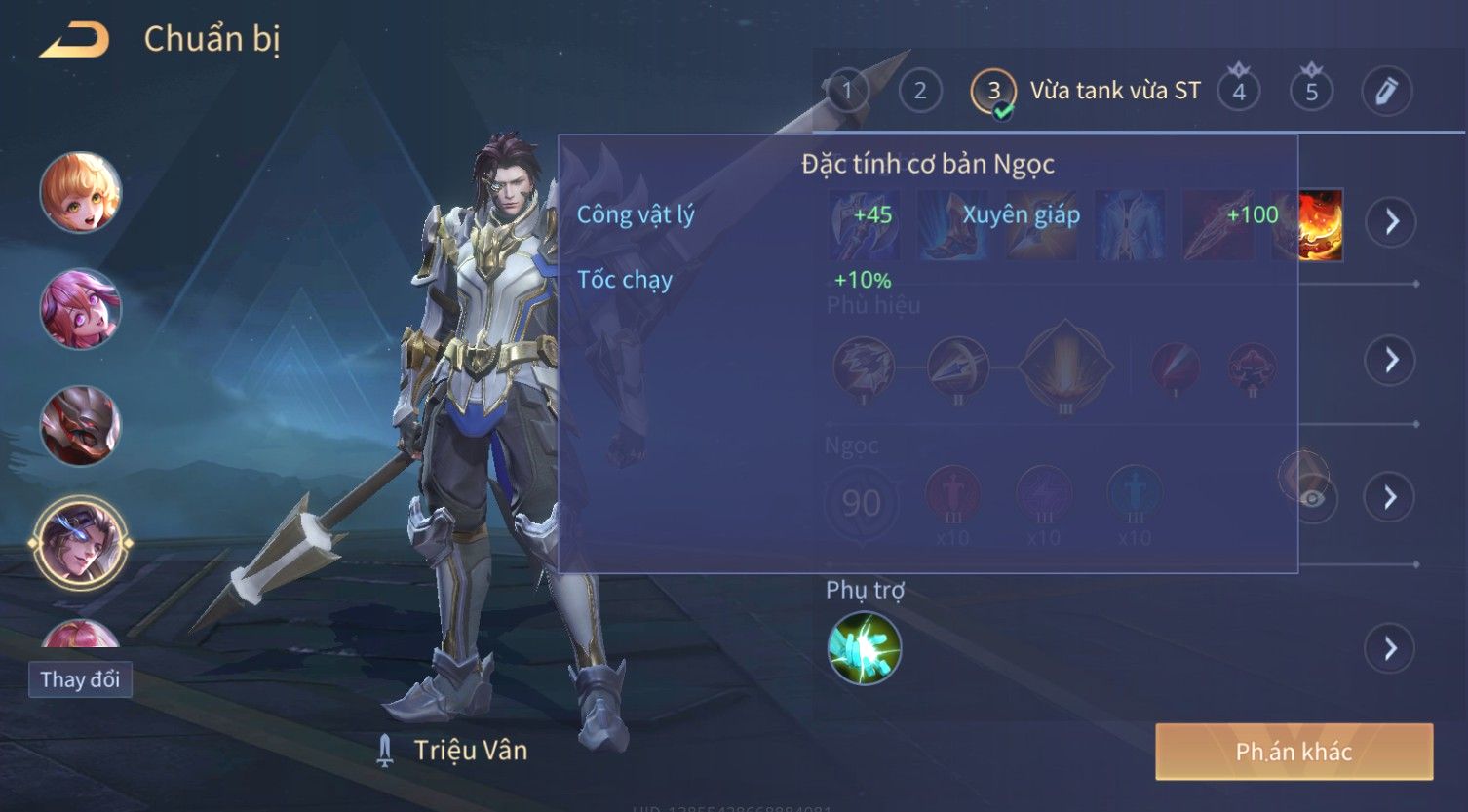Open the Phù hiệu details arrow

[x=1390, y=361]
